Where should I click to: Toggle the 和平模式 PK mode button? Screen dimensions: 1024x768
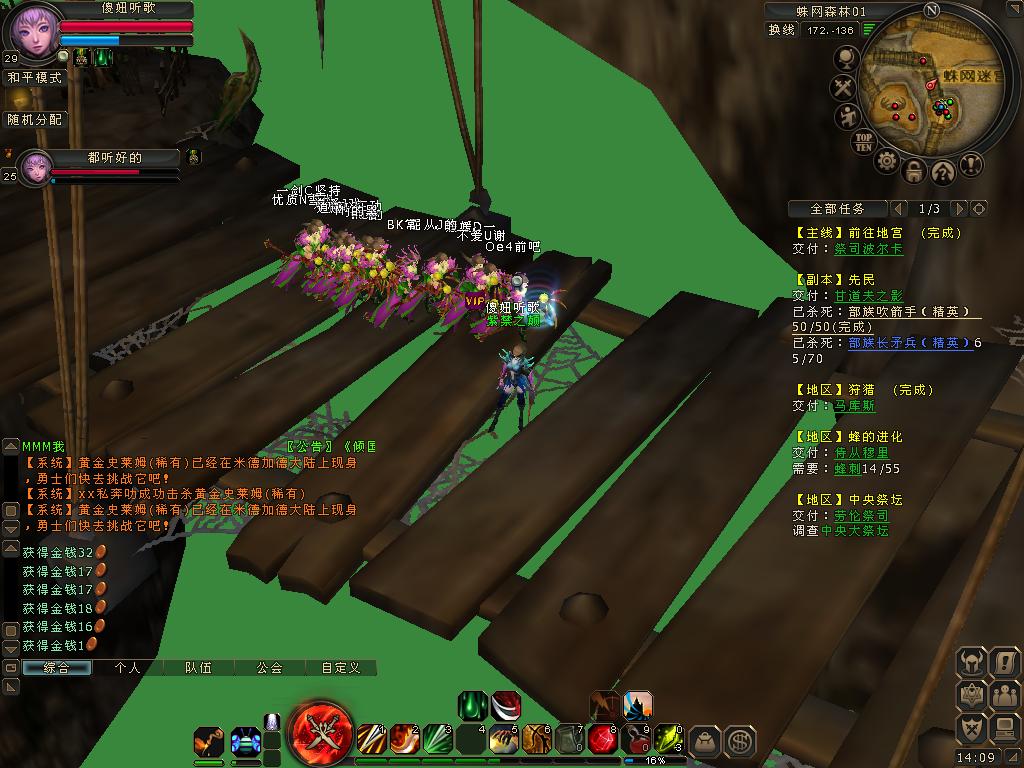pyautogui.click(x=35, y=77)
